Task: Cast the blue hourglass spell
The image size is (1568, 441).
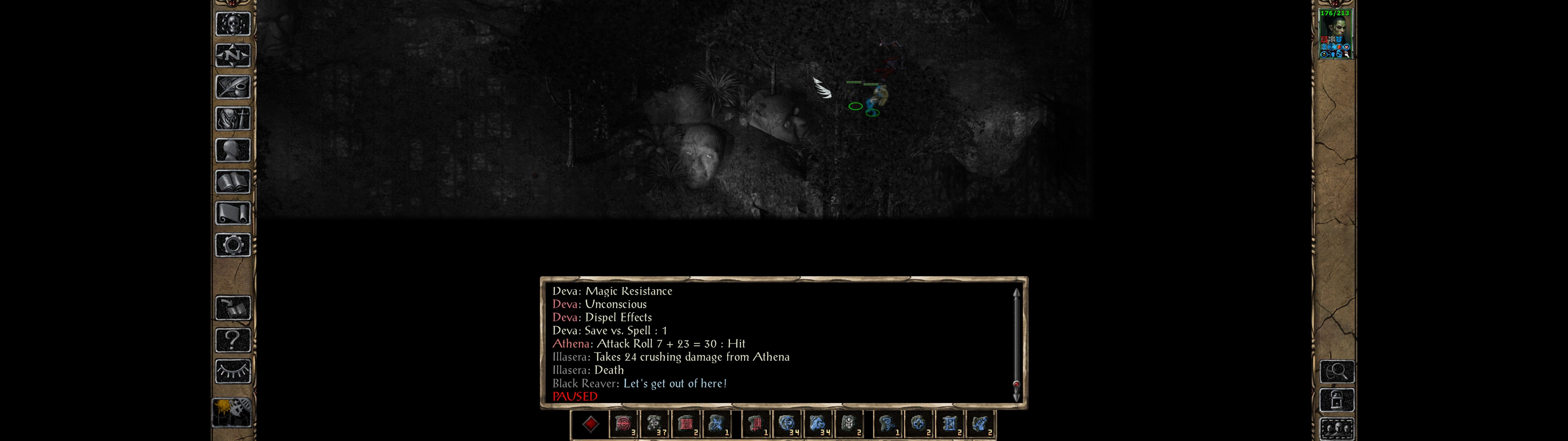Action: point(949,424)
